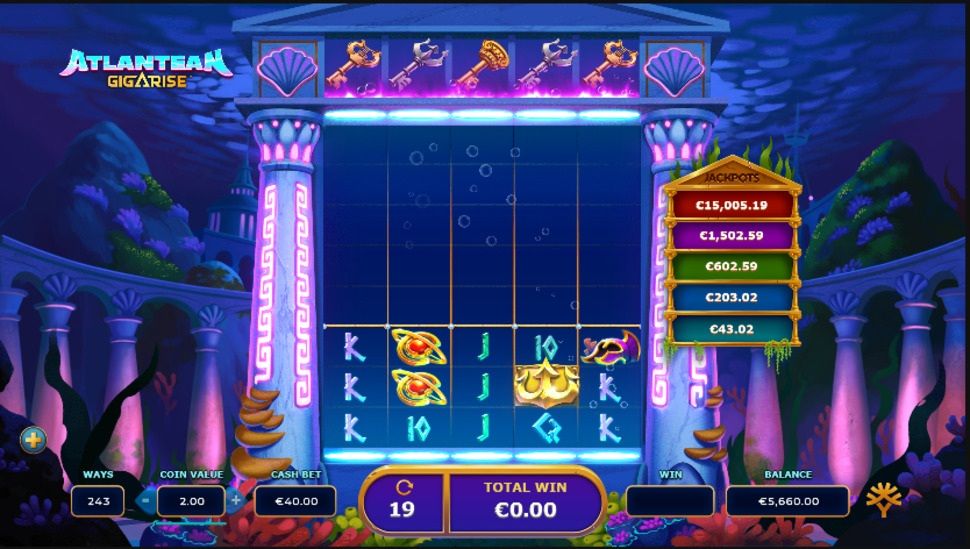
Task: Click the Yggdrasil logo icon
Action: [x=883, y=499]
